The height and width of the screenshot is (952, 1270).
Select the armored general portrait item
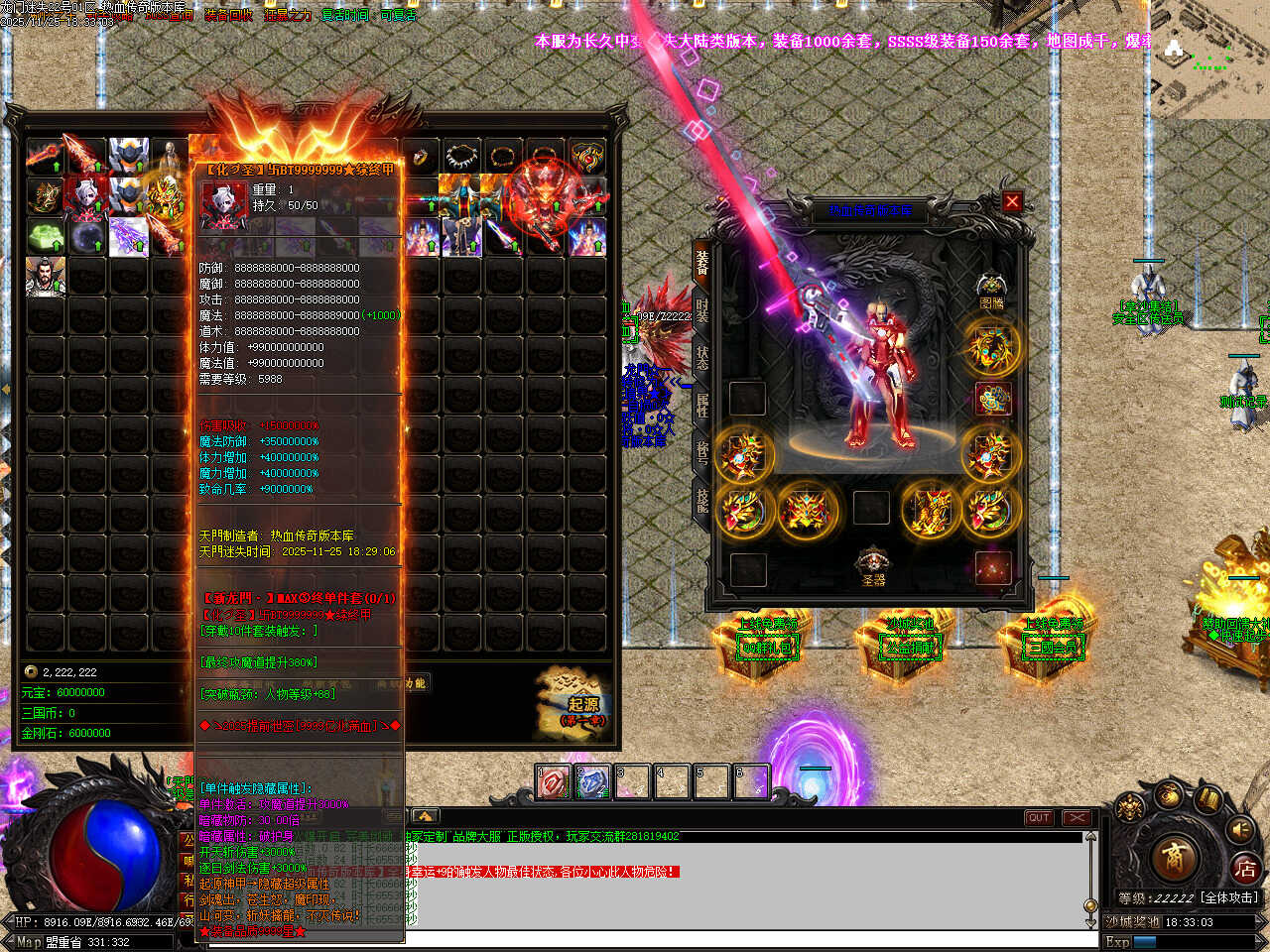46,277
